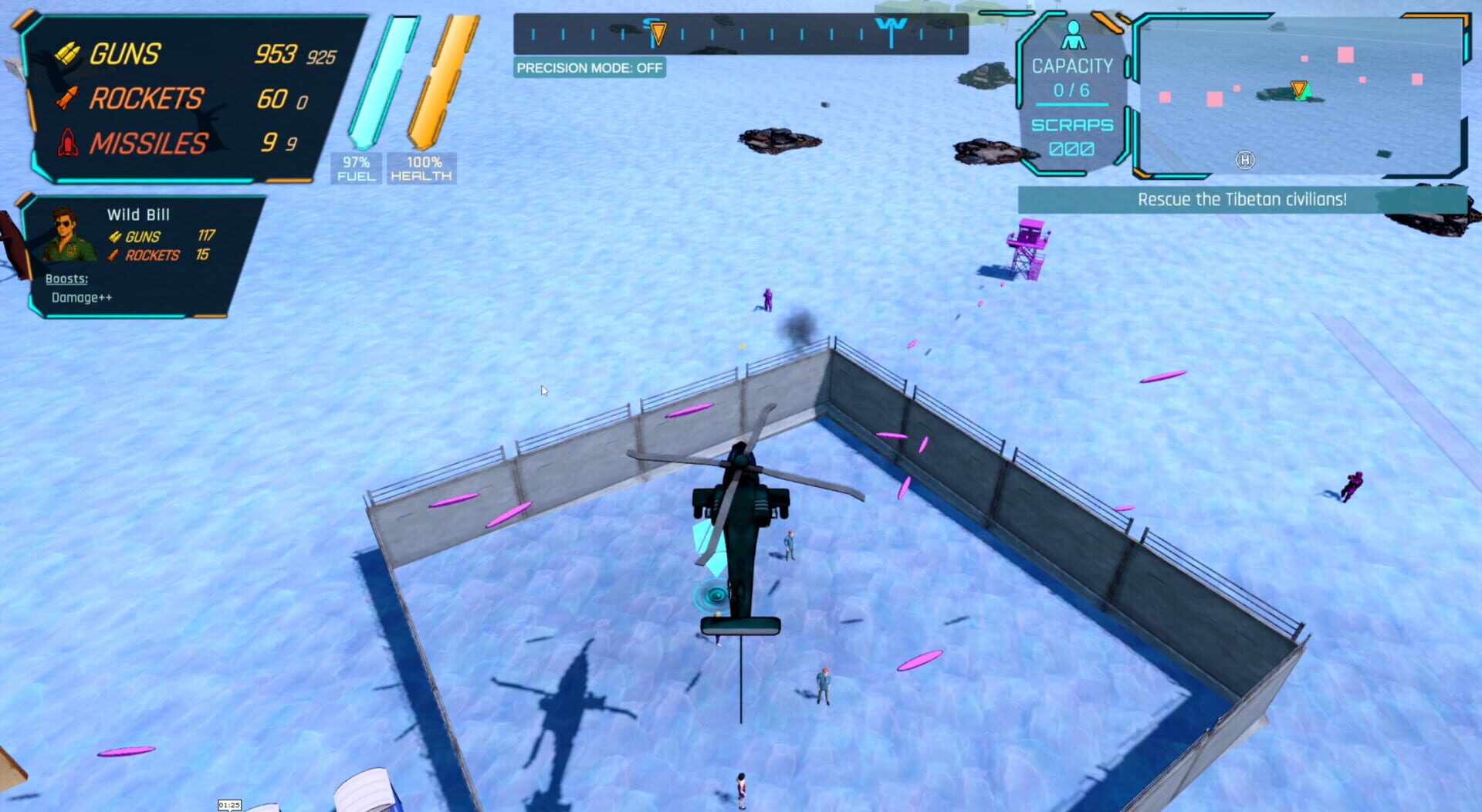Click the Boosts: link text
Image resolution: width=1482 pixels, height=812 pixels.
click(x=66, y=279)
